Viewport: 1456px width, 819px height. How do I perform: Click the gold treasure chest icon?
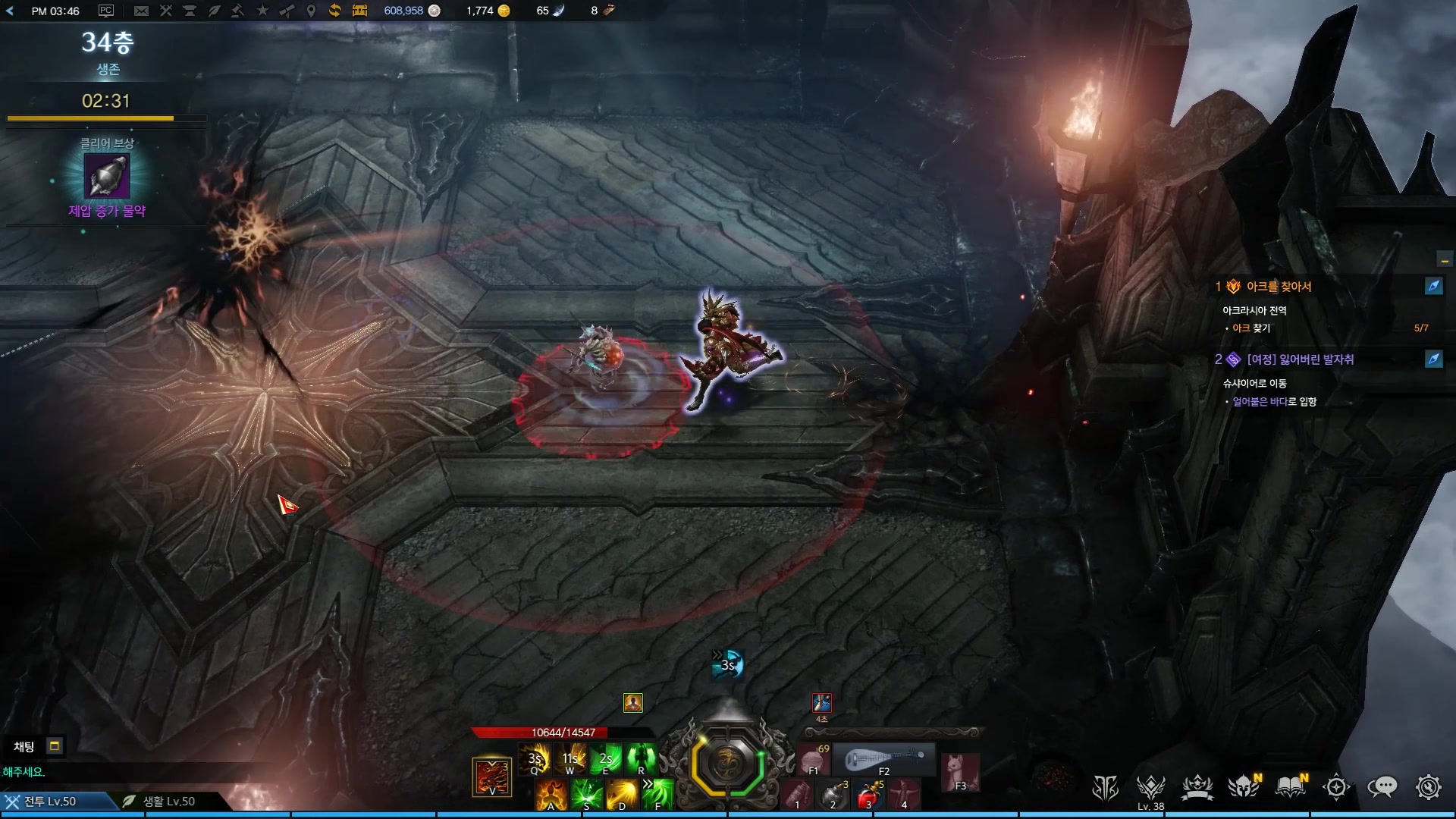coord(359,11)
